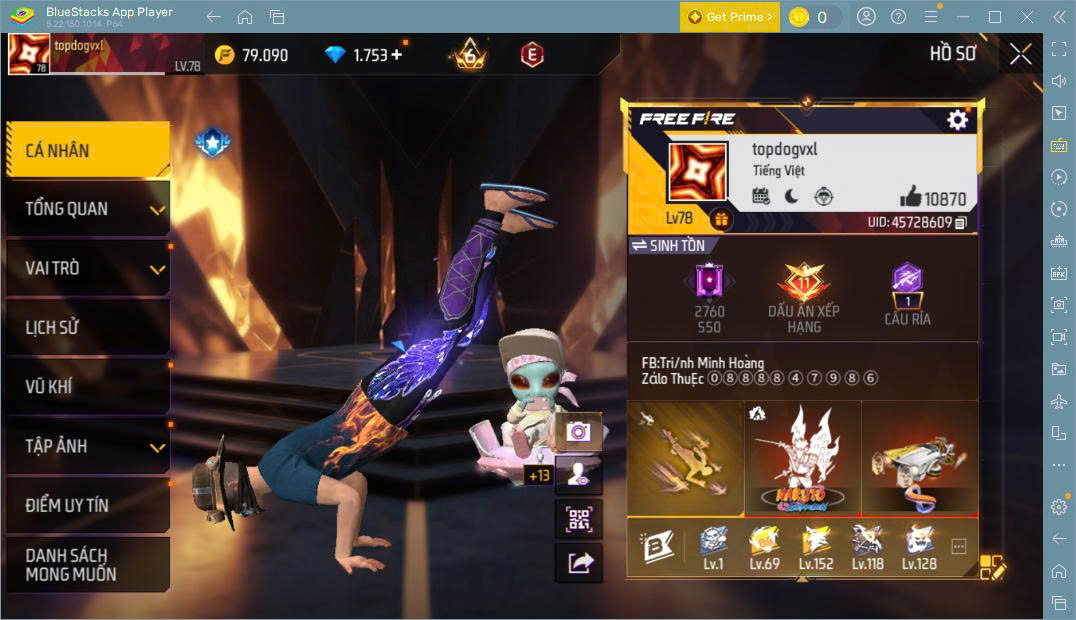View the Naruto banner thumbnail
This screenshot has width=1076, height=620.
[x=802, y=458]
